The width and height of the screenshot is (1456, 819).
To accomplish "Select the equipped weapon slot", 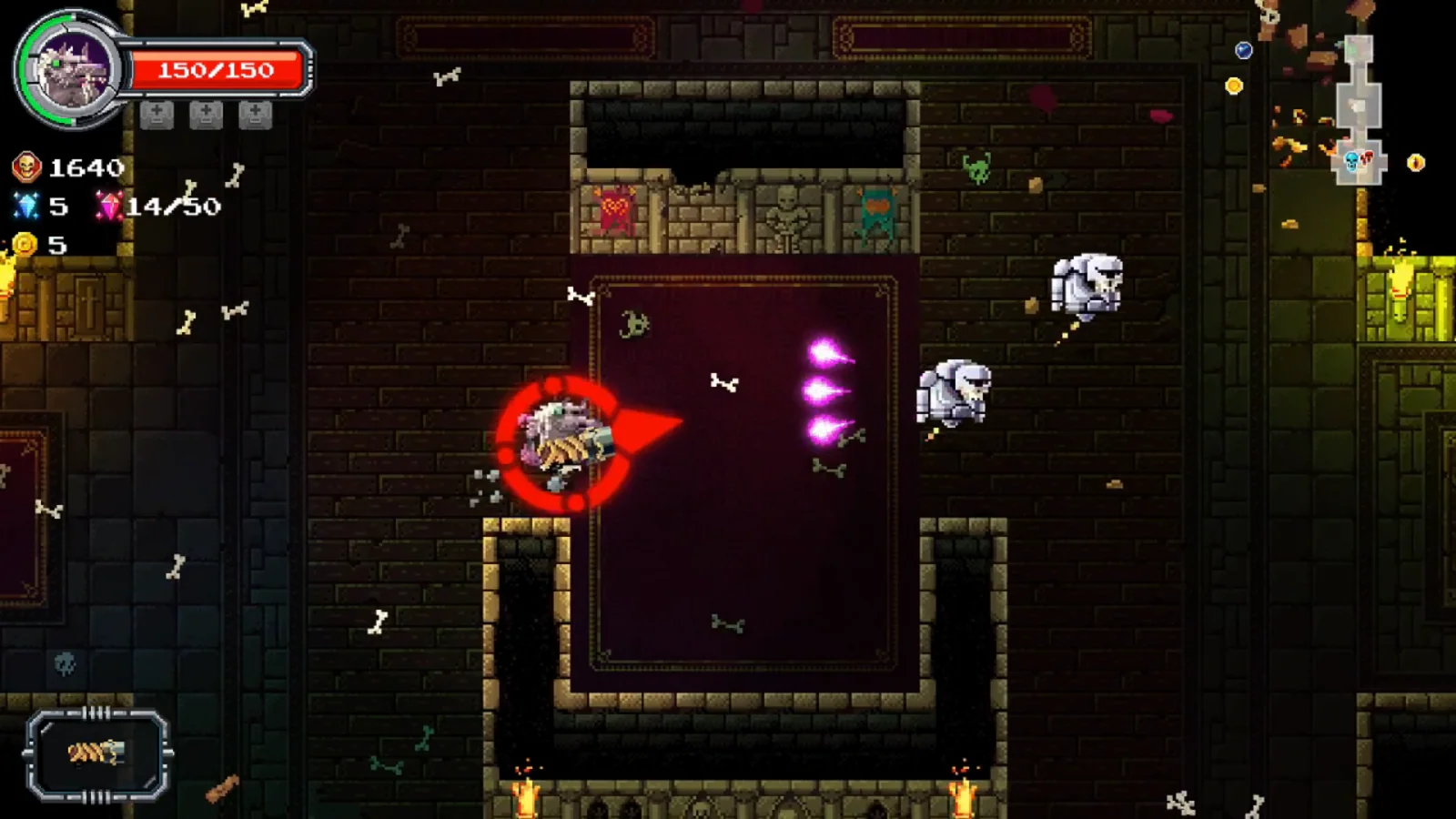I will pyautogui.click(x=97, y=753).
